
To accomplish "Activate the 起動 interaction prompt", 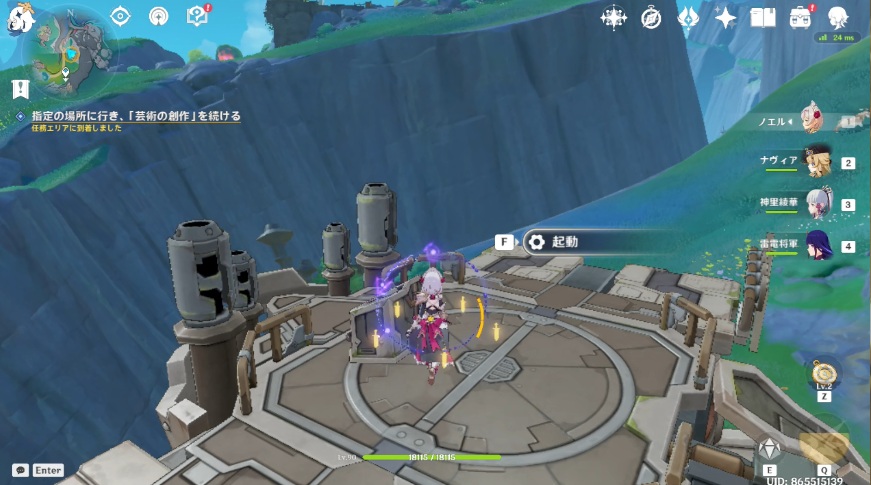I will coord(565,241).
